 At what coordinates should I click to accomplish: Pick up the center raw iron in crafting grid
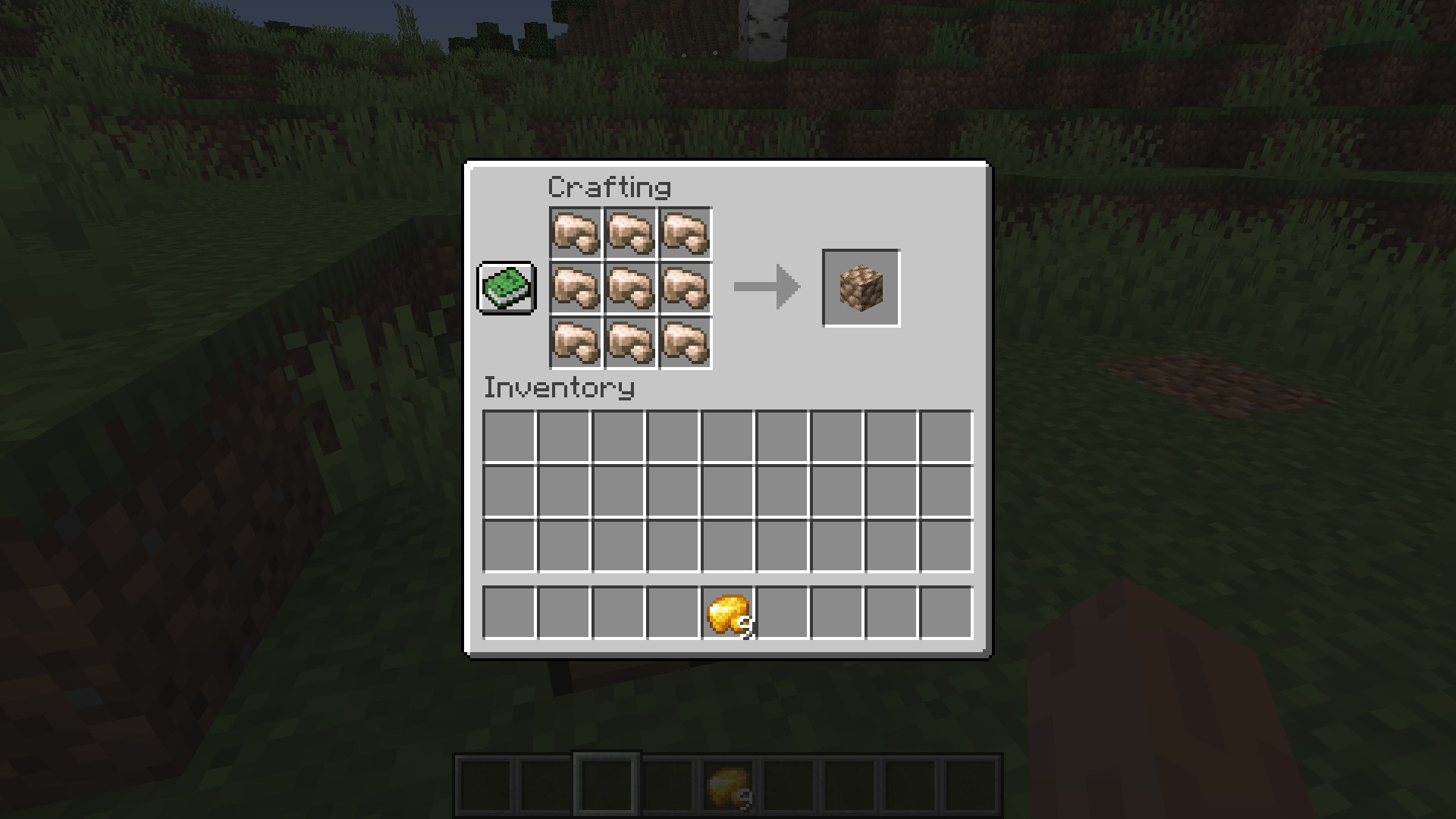tap(631, 288)
